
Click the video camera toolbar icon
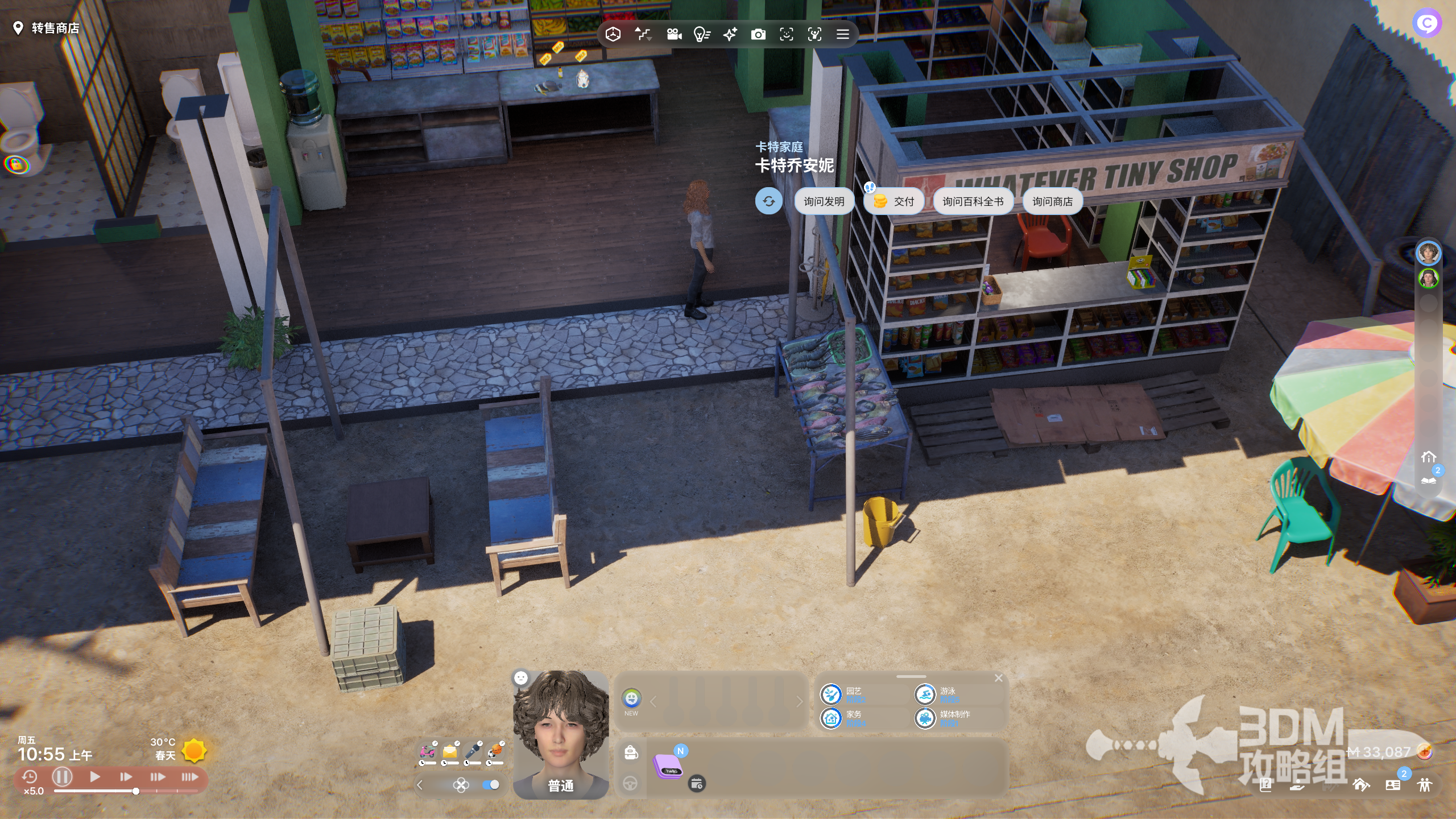coord(674,35)
